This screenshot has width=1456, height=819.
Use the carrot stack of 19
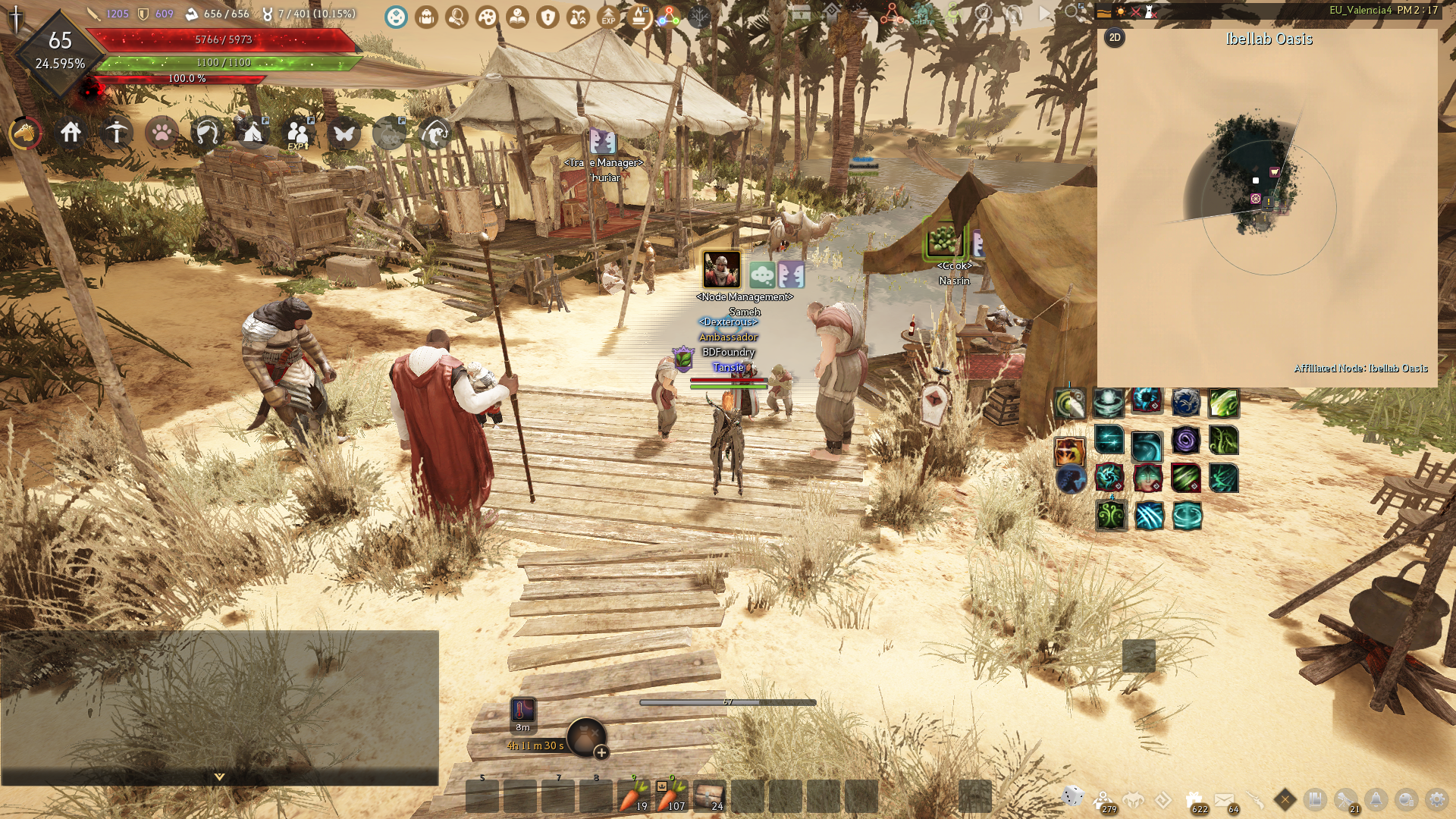(x=634, y=796)
